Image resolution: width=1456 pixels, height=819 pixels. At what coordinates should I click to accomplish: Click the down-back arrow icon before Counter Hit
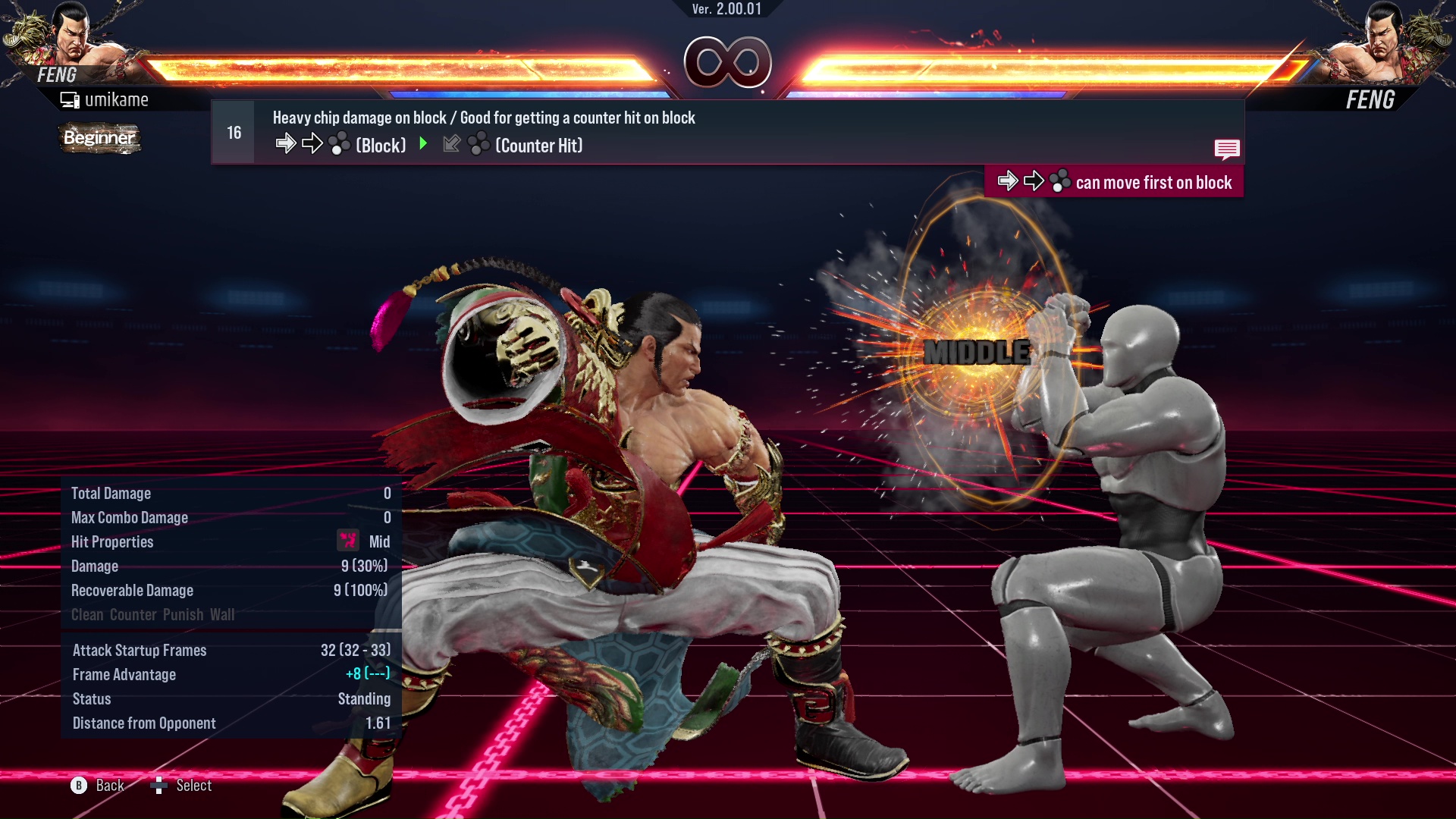click(x=451, y=144)
